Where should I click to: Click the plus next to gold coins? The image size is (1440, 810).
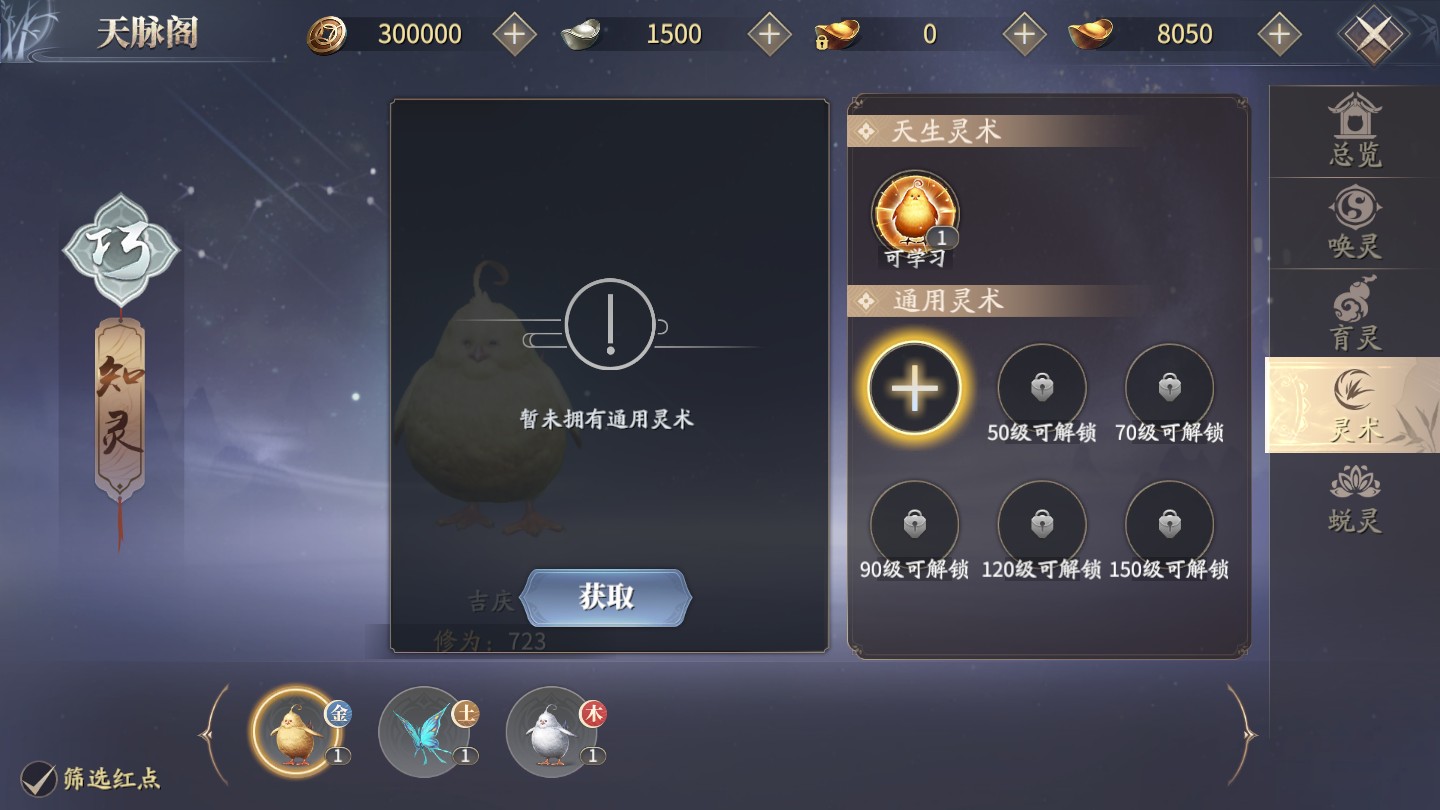[x=513, y=33]
